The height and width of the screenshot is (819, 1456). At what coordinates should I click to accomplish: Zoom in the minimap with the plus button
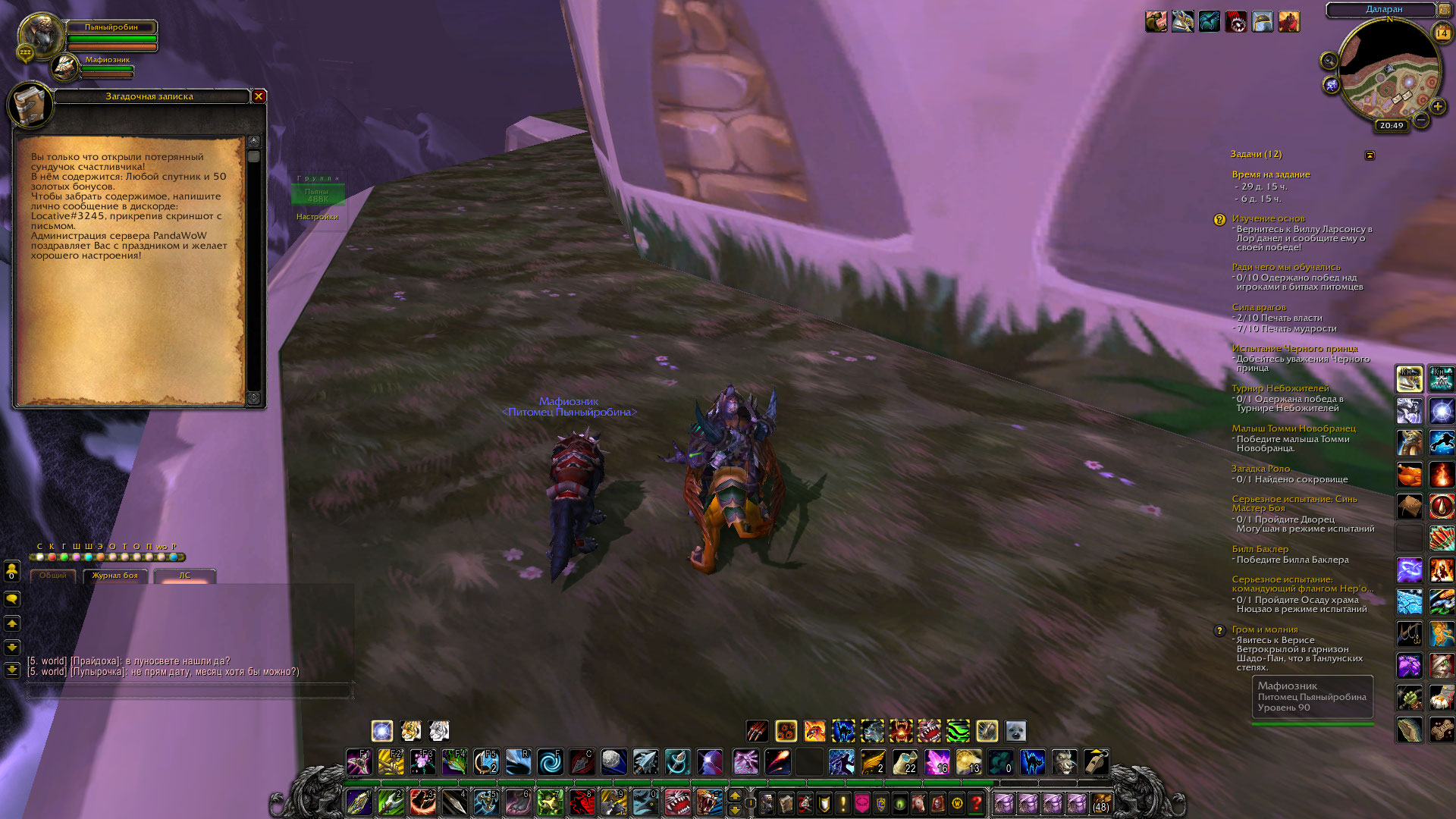(1437, 107)
